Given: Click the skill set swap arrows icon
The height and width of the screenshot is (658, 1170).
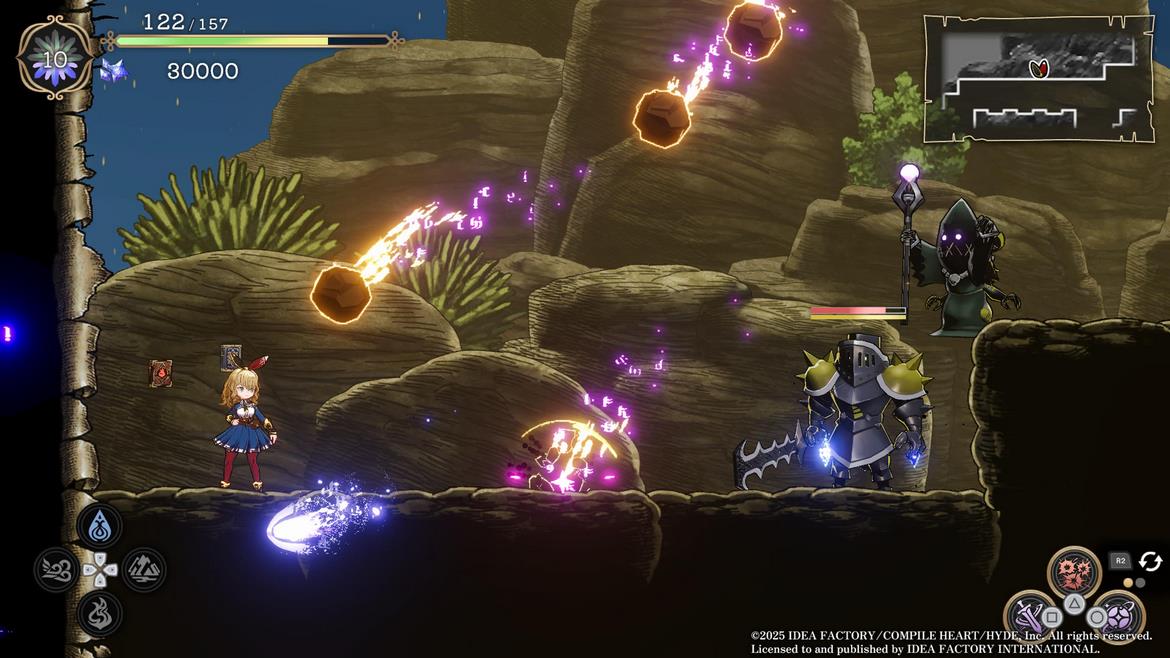Looking at the screenshot, I should 1150,562.
